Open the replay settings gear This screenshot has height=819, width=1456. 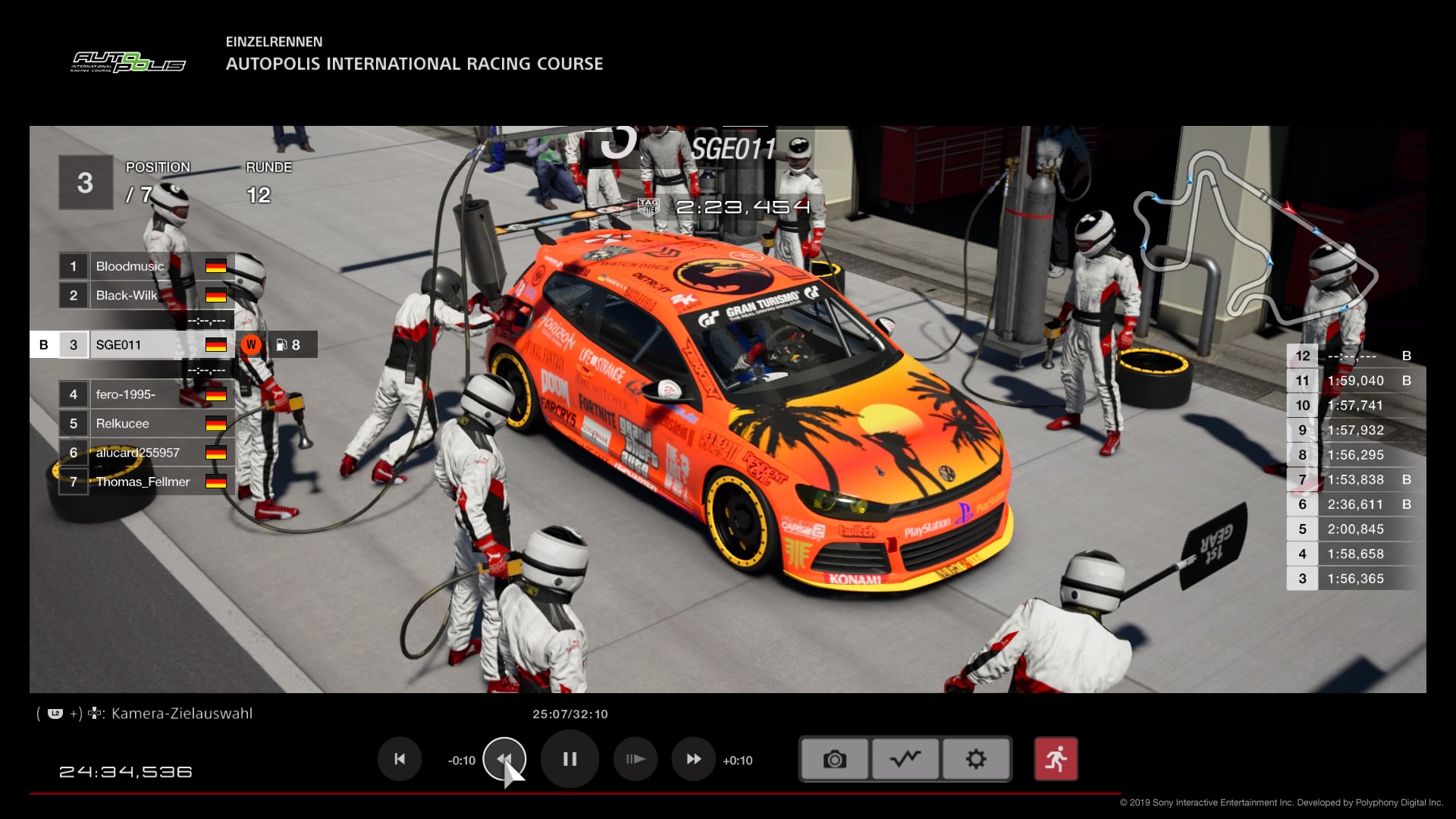976,759
